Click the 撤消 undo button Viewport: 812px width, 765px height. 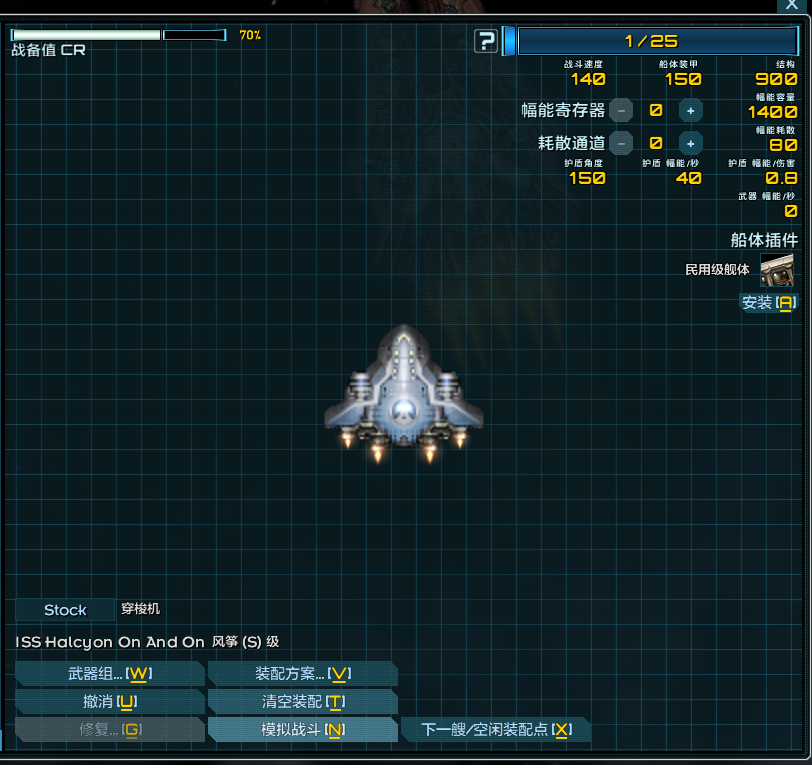(x=110, y=701)
